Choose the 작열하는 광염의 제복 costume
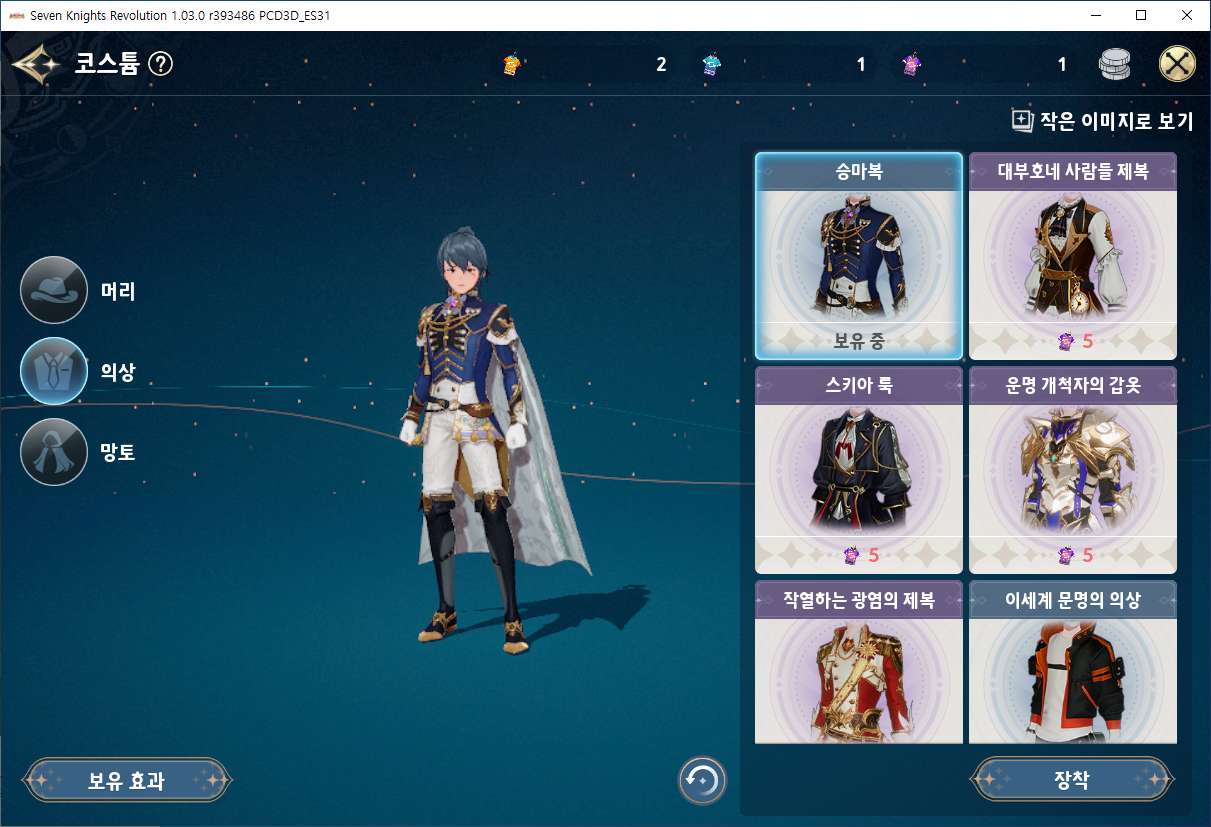 (859, 664)
